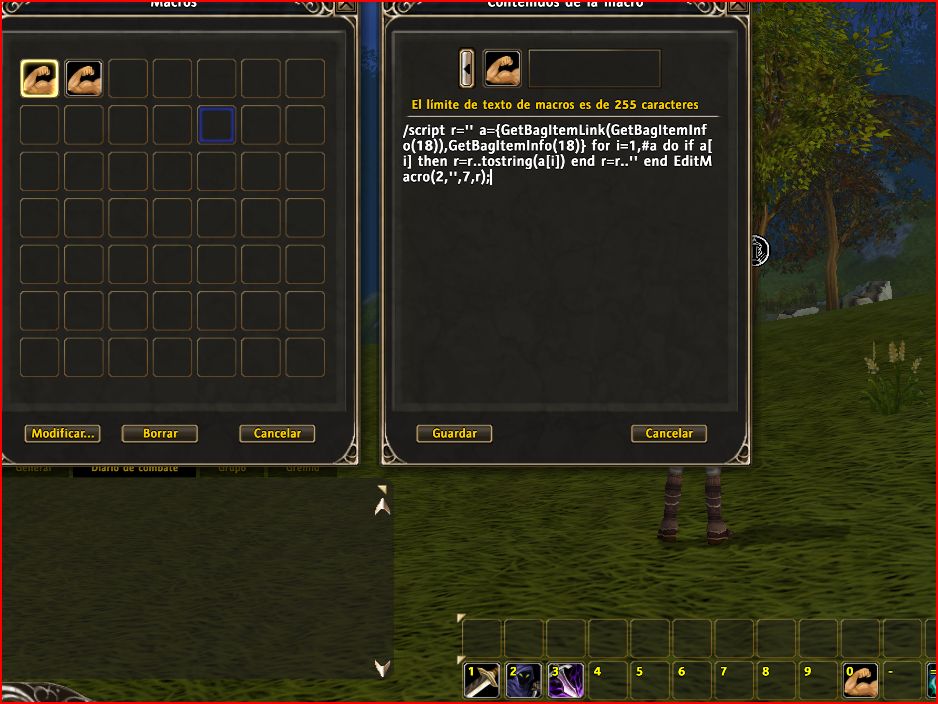938x704 pixels.
Task: Trigger the arm macro in hotbar slot 0
Action: pos(860,680)
